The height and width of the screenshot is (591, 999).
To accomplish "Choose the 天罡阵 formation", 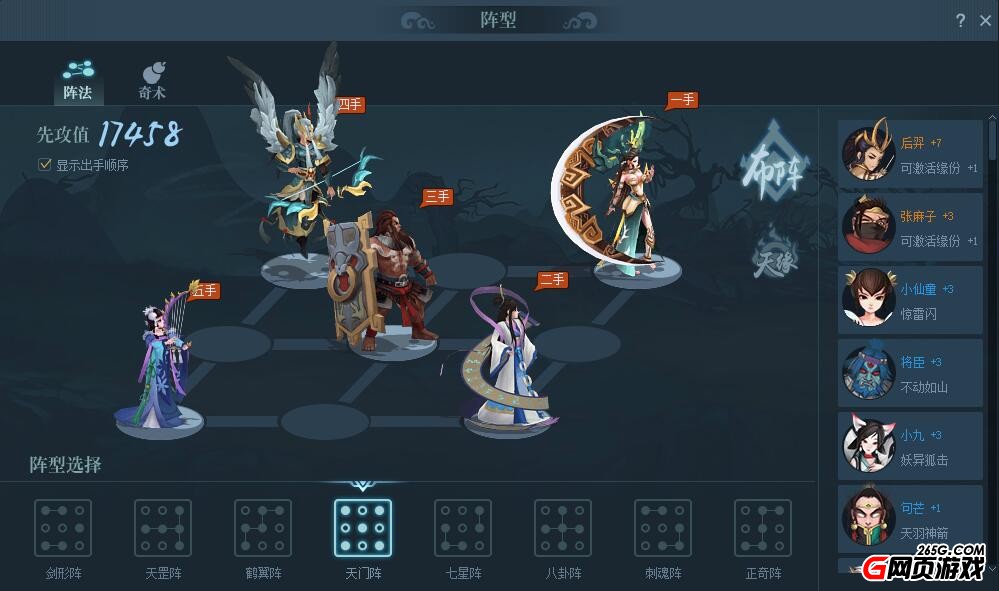I will click(163, 529).
